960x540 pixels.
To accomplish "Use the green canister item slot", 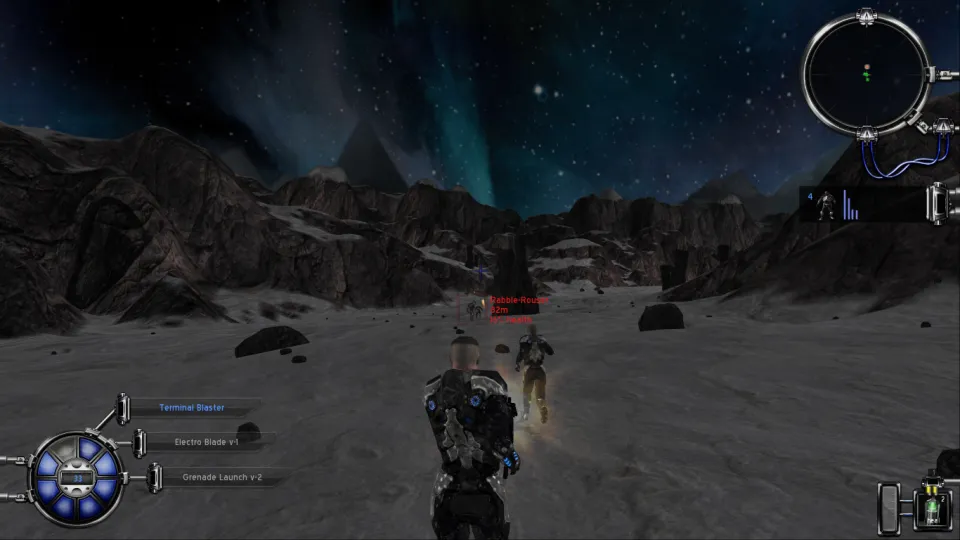I will (930, 509).
